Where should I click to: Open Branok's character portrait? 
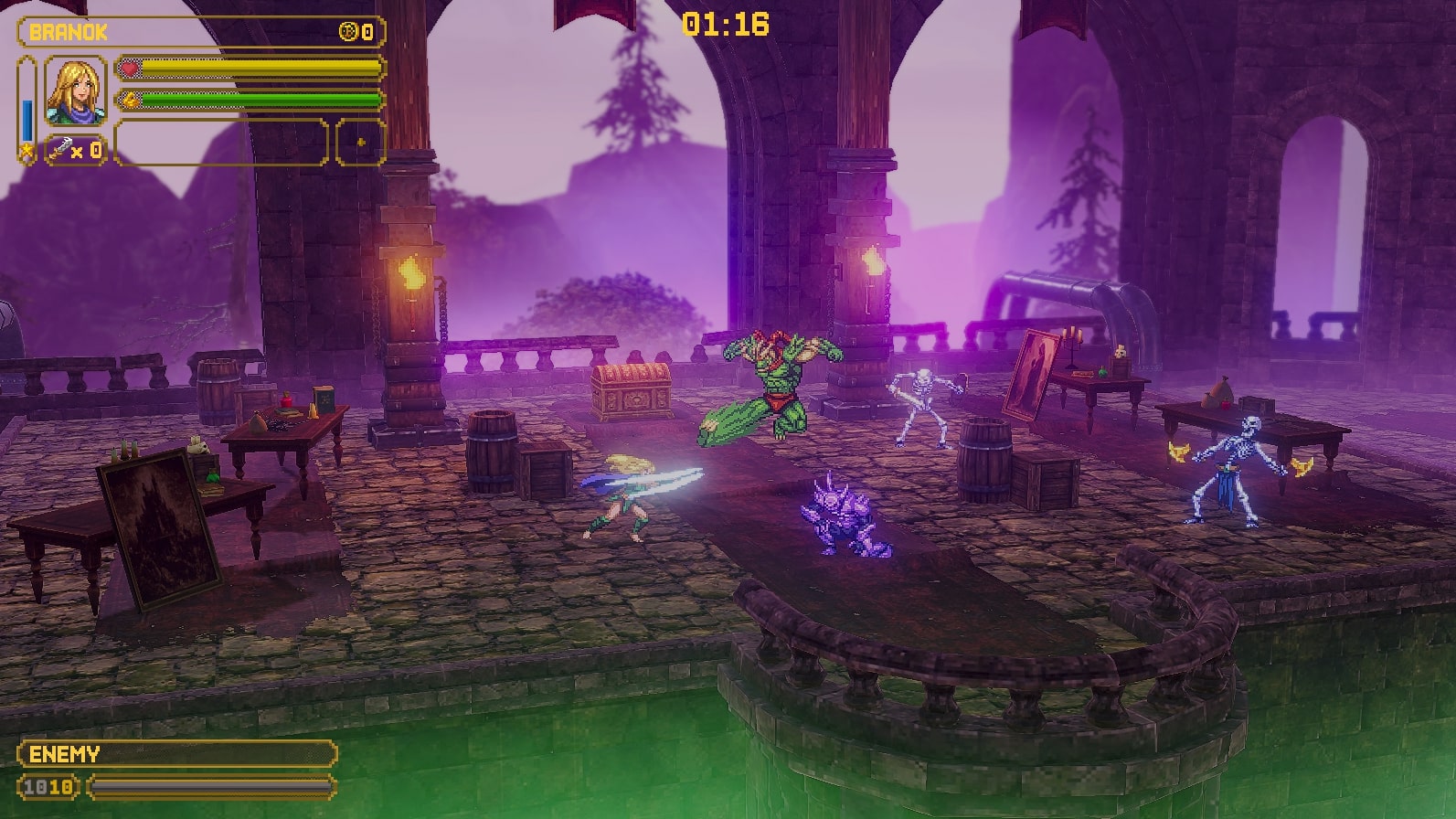click(x=76, y=91)
